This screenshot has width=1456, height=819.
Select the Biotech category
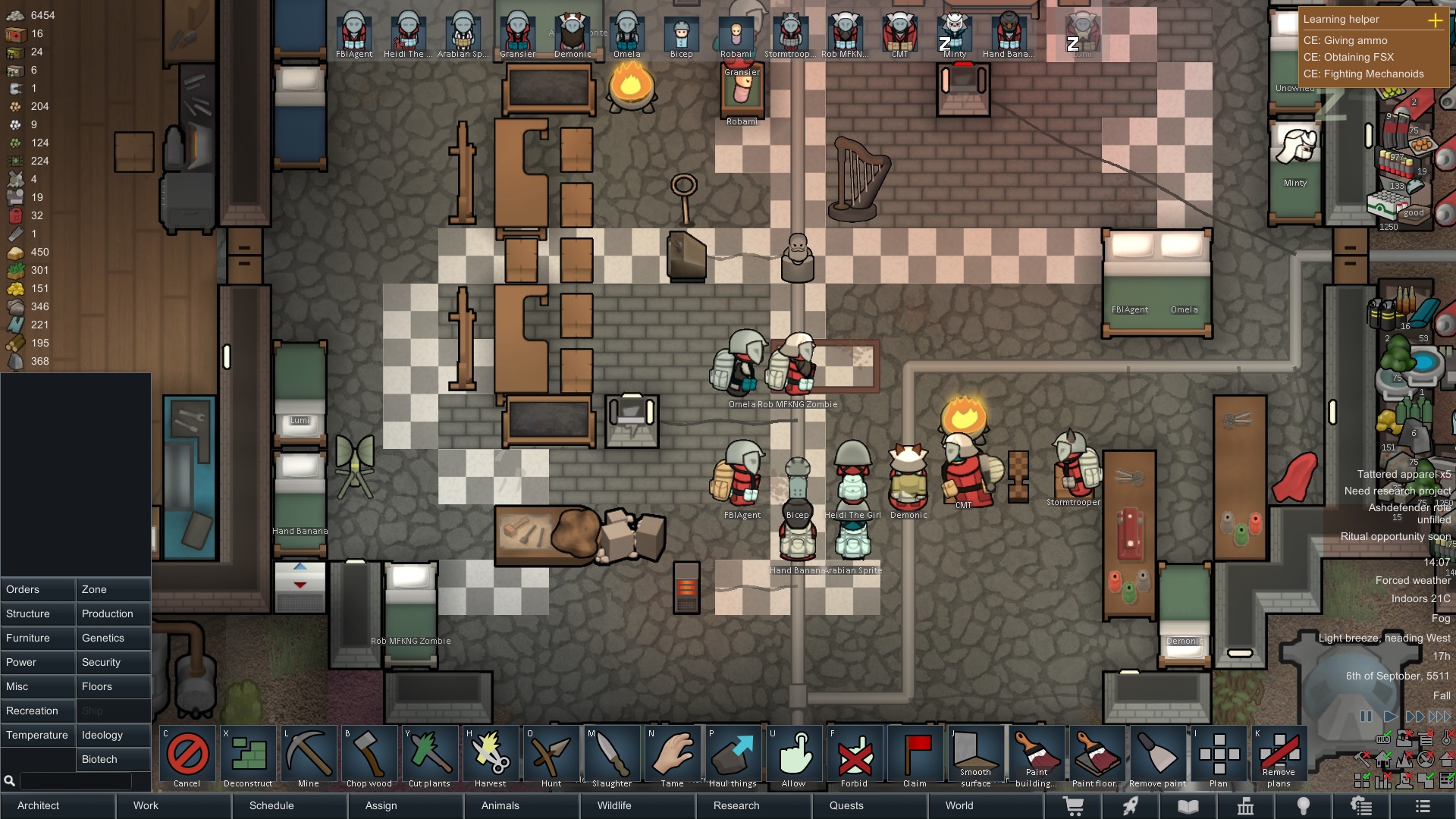click(113, 759)
